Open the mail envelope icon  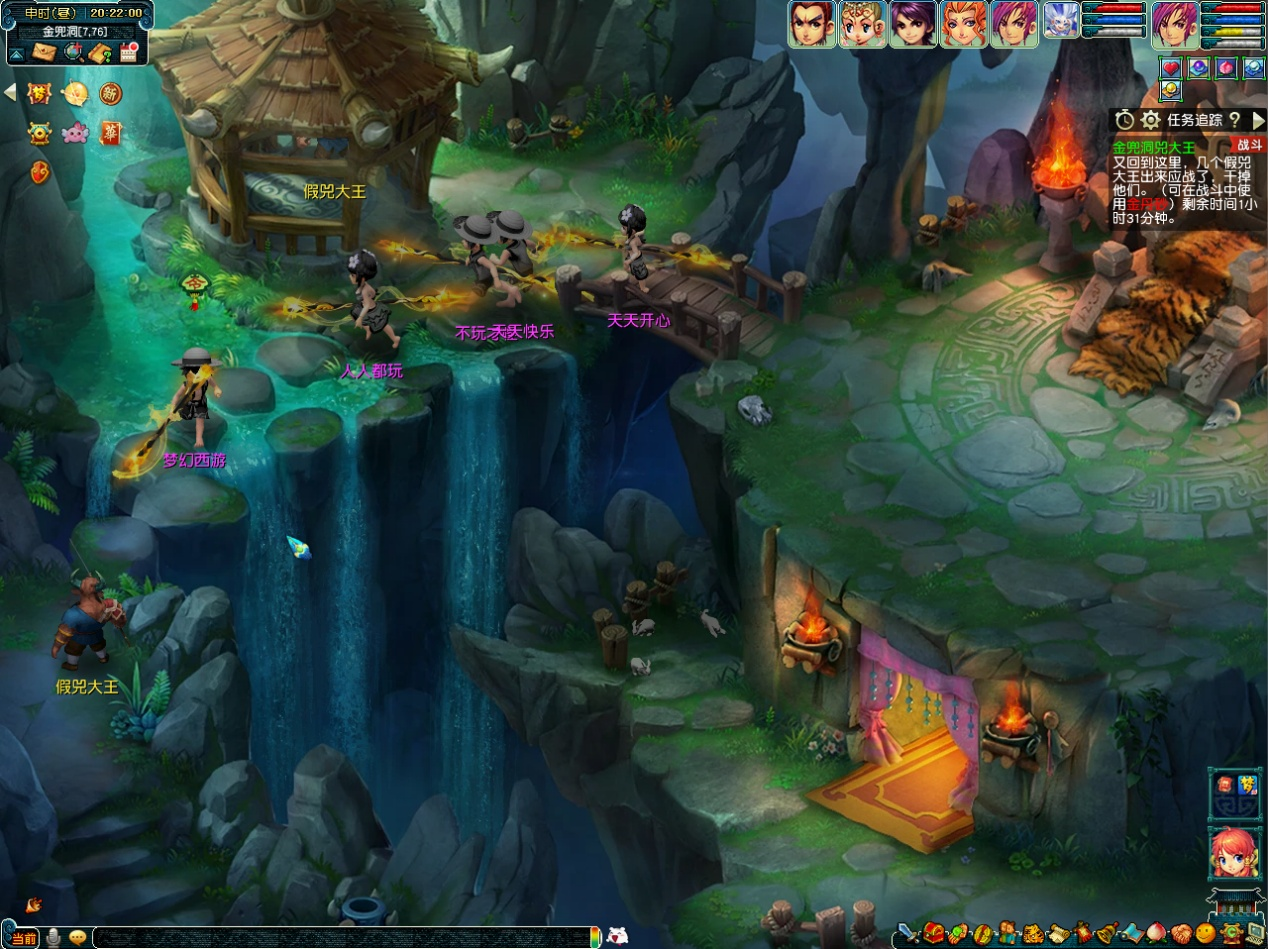click(x=44, y=52)
